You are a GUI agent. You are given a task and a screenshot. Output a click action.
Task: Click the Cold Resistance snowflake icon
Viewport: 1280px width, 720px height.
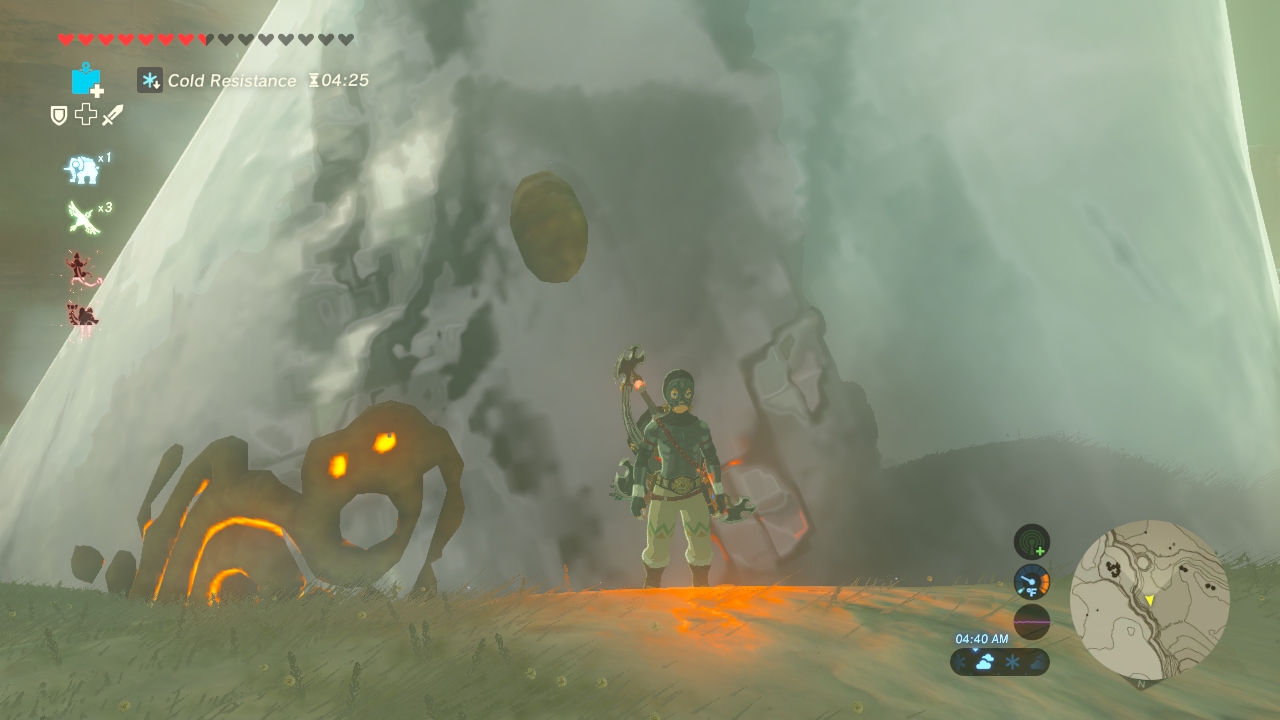(x=150, y=80)
